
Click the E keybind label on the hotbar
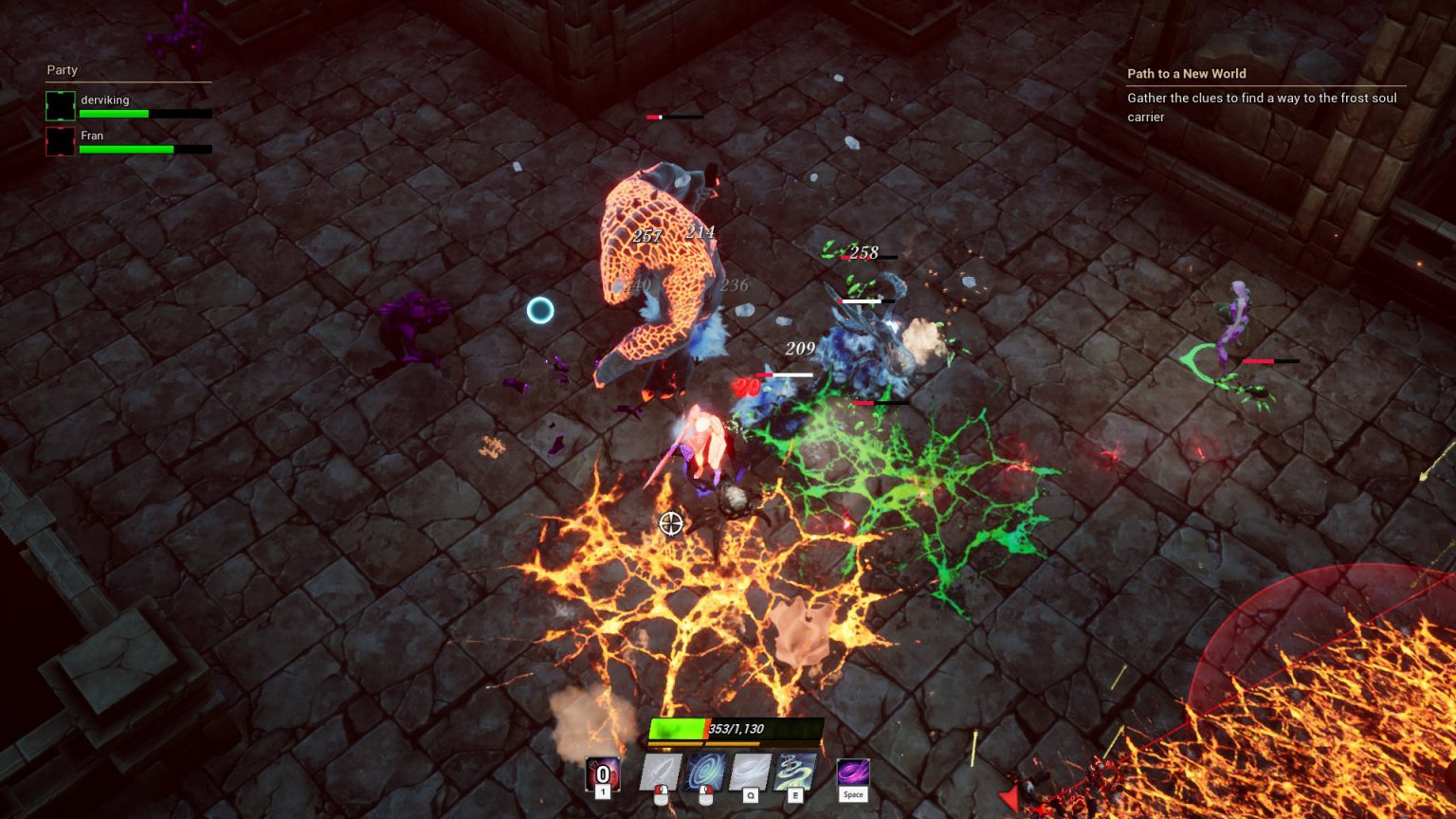pos(795,794)
